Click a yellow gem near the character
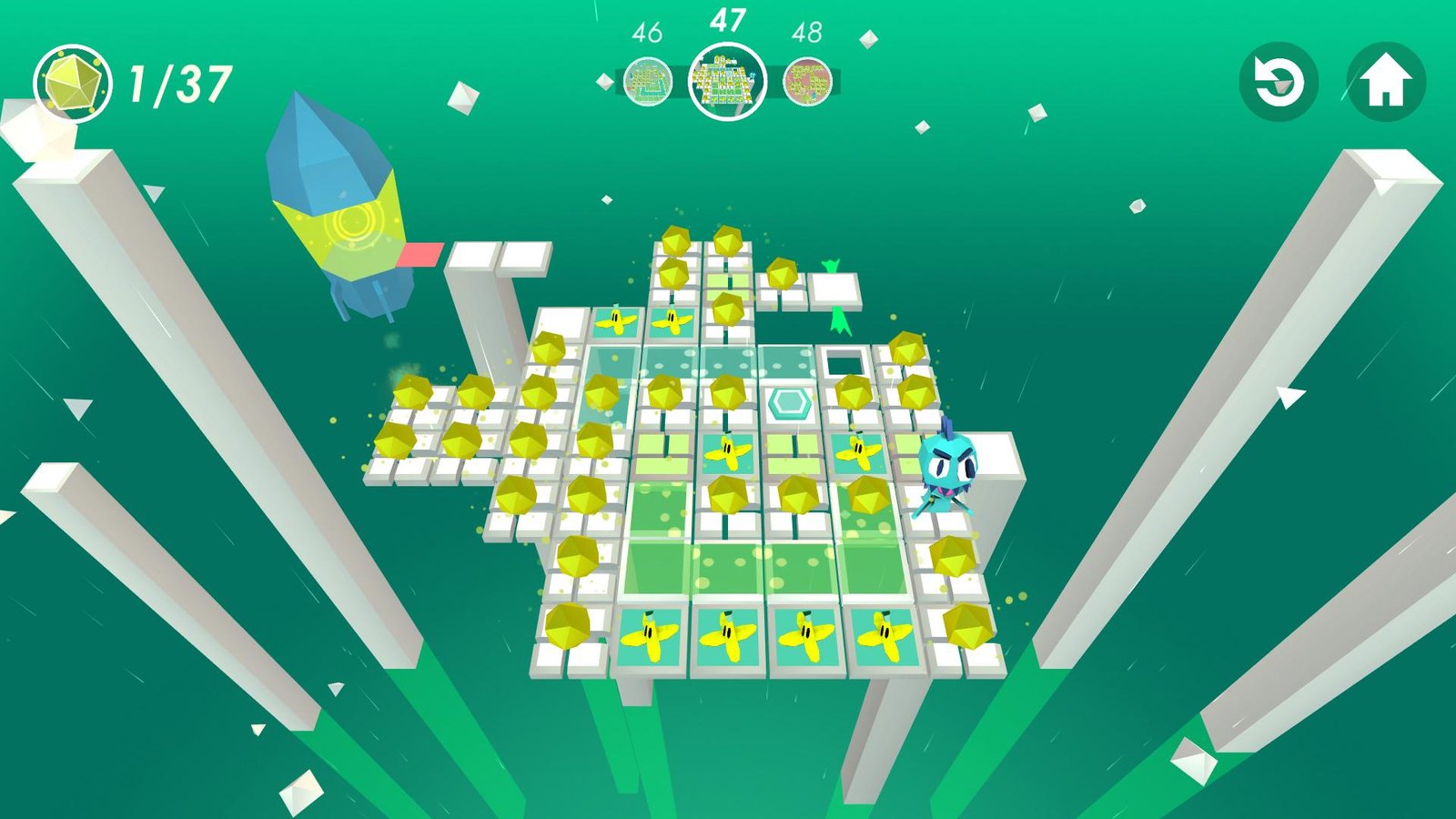Screen dimensions: 1456x819 [x=954, y=555]
